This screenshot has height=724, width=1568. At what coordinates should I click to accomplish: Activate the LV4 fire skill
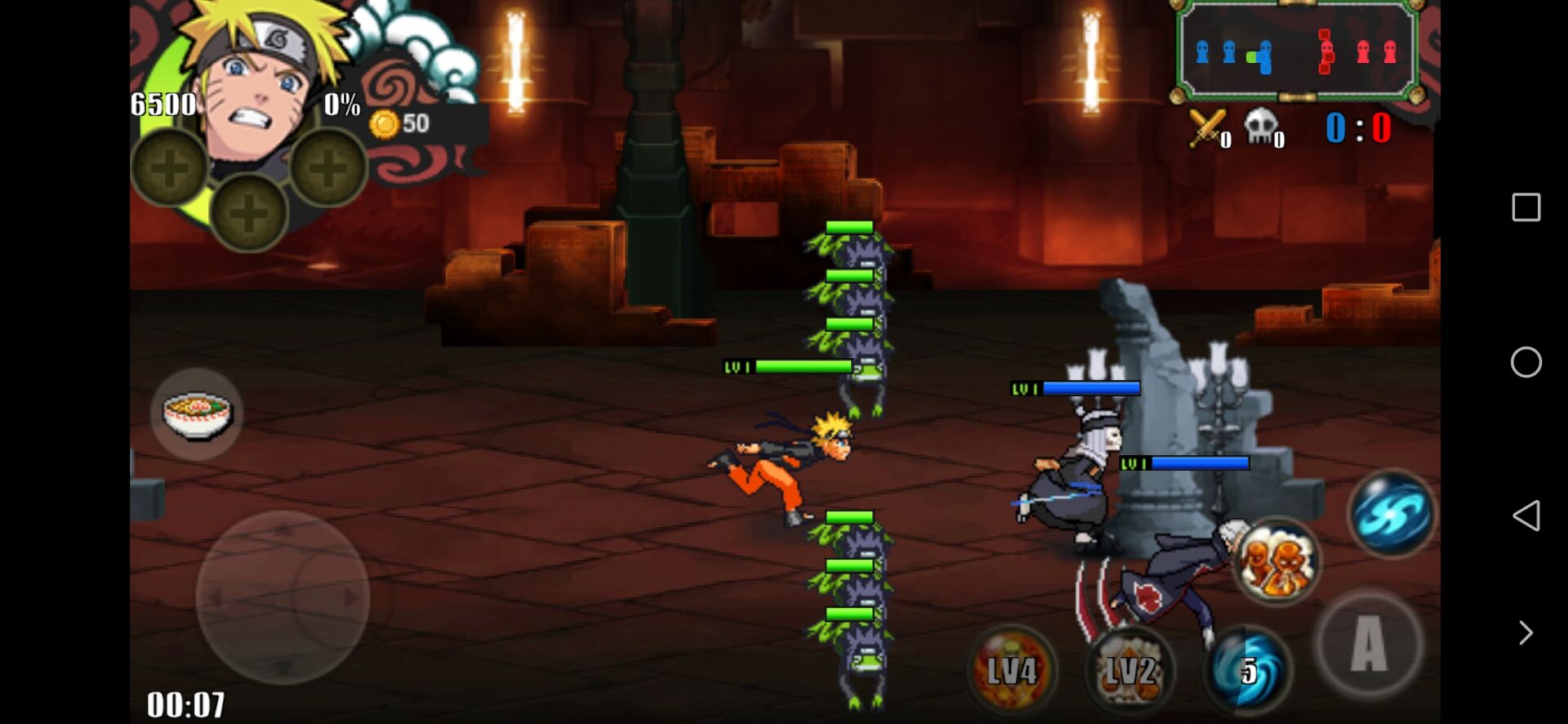click(1012, 670)
